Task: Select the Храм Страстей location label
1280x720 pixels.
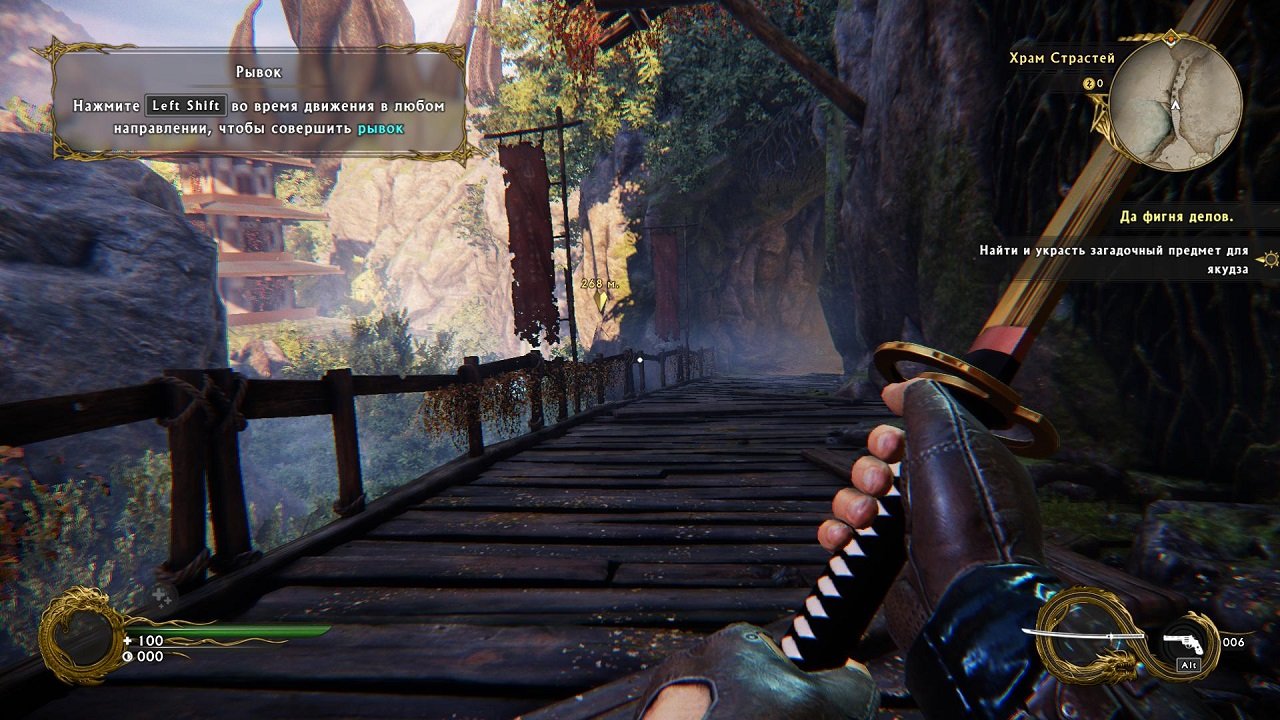Action: point(1060,57)
